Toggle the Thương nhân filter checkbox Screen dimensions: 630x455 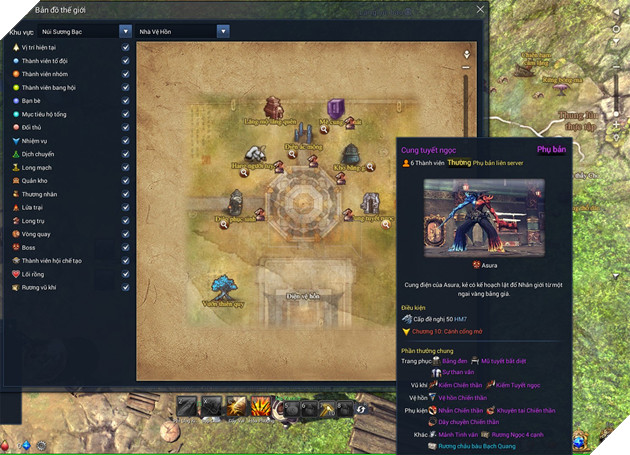(125, 194)
